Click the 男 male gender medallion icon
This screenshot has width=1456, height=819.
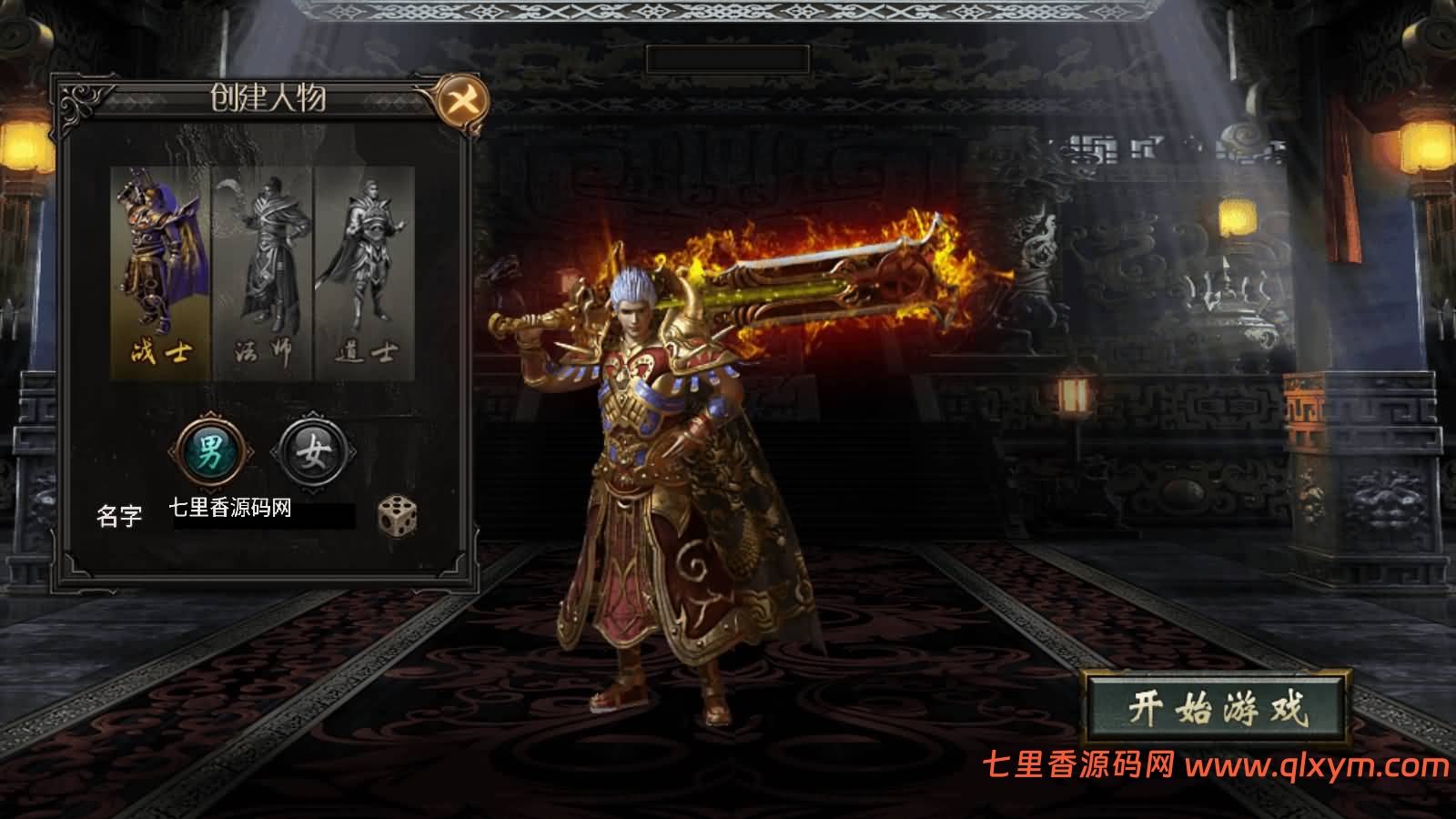pyautogui.click(x=207, y=449)
